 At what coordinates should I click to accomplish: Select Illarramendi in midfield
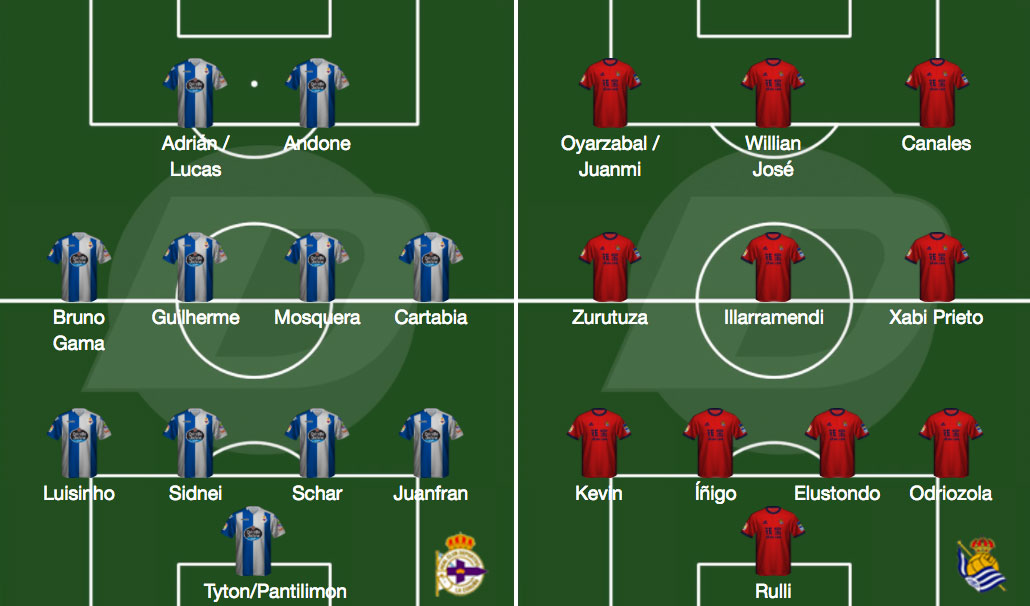[x=773, y=268]
